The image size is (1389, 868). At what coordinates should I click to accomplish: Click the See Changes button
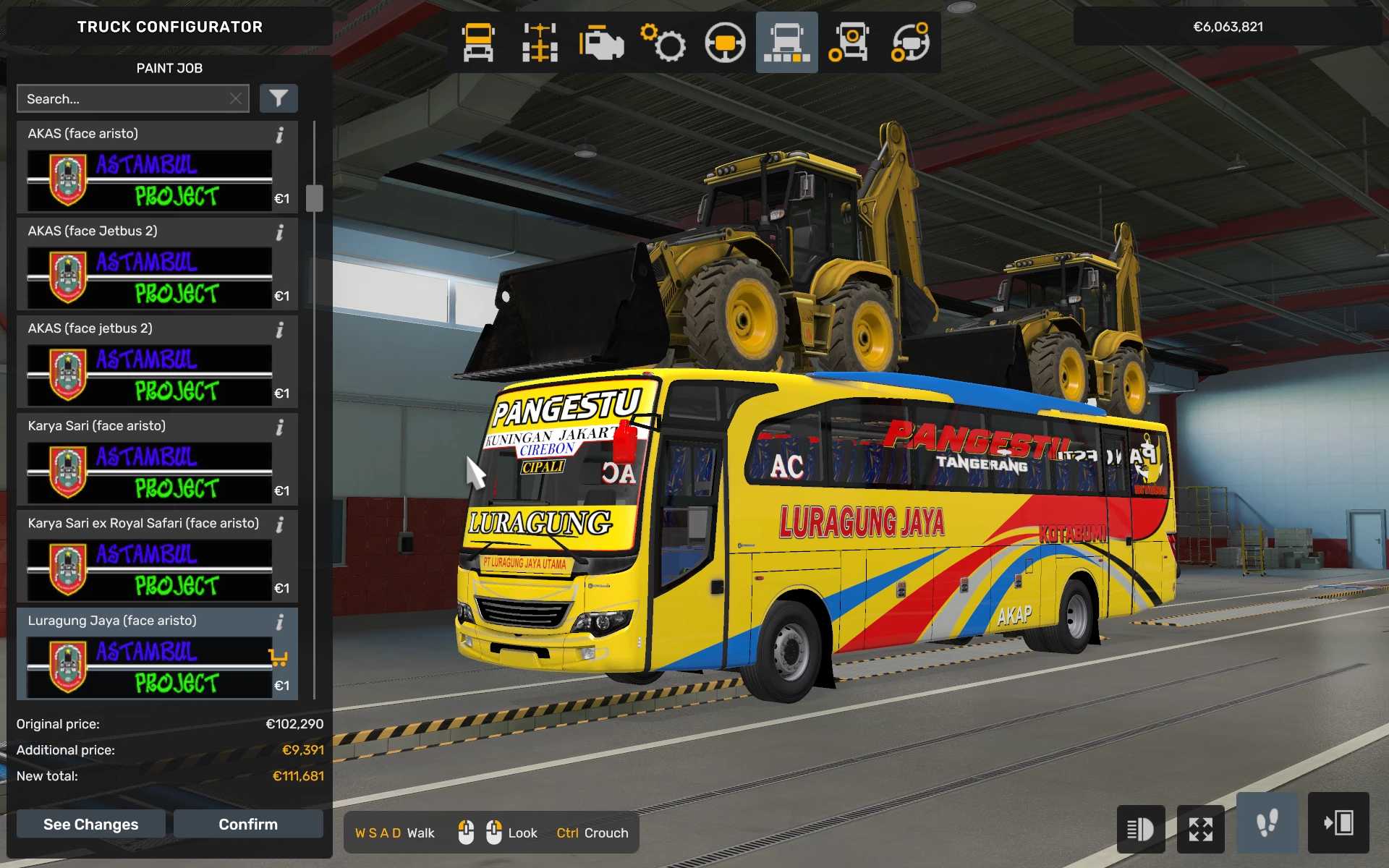(90, 824)
